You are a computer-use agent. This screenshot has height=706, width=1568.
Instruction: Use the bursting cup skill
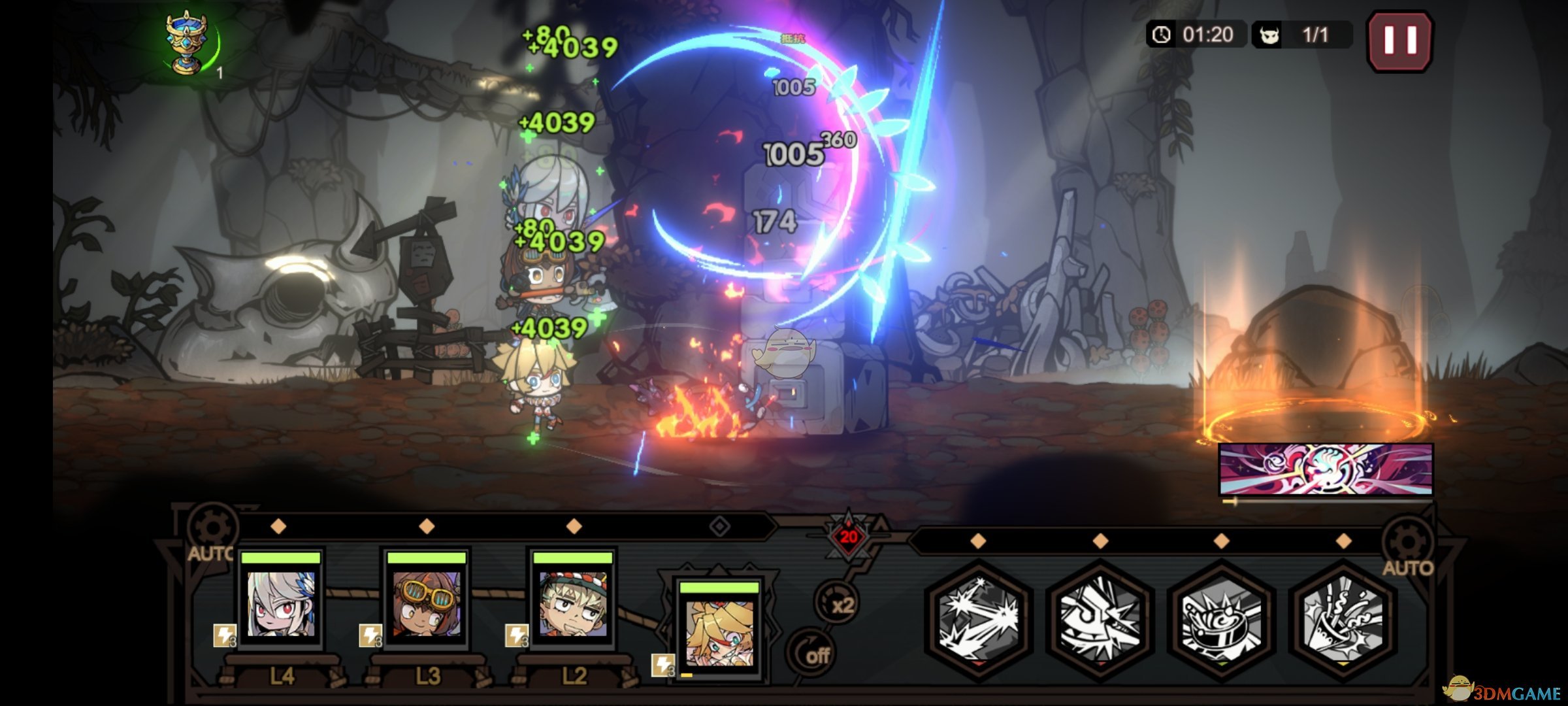tap(1343, 619)
